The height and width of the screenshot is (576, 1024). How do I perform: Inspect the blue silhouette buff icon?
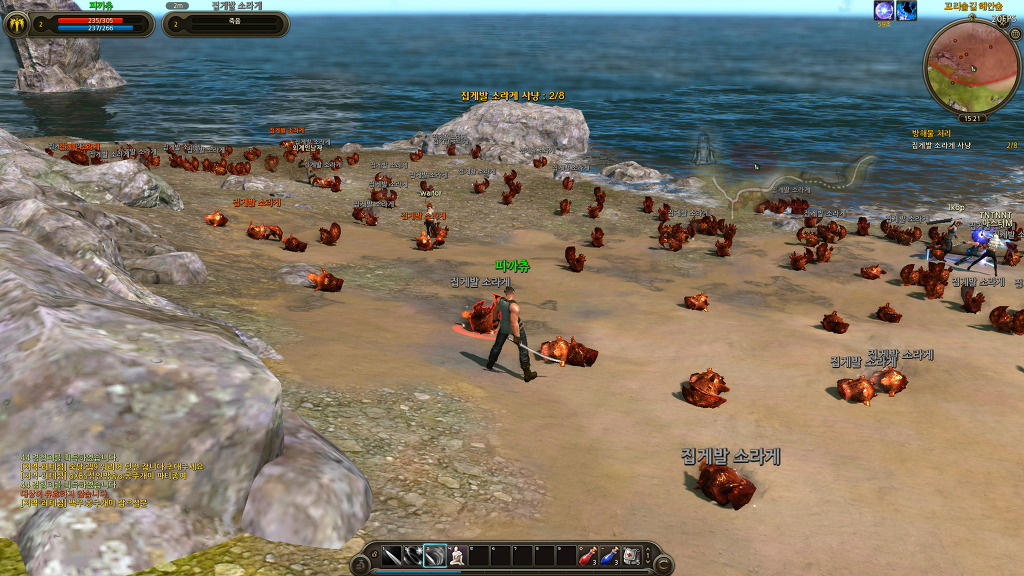click(906, 11)
